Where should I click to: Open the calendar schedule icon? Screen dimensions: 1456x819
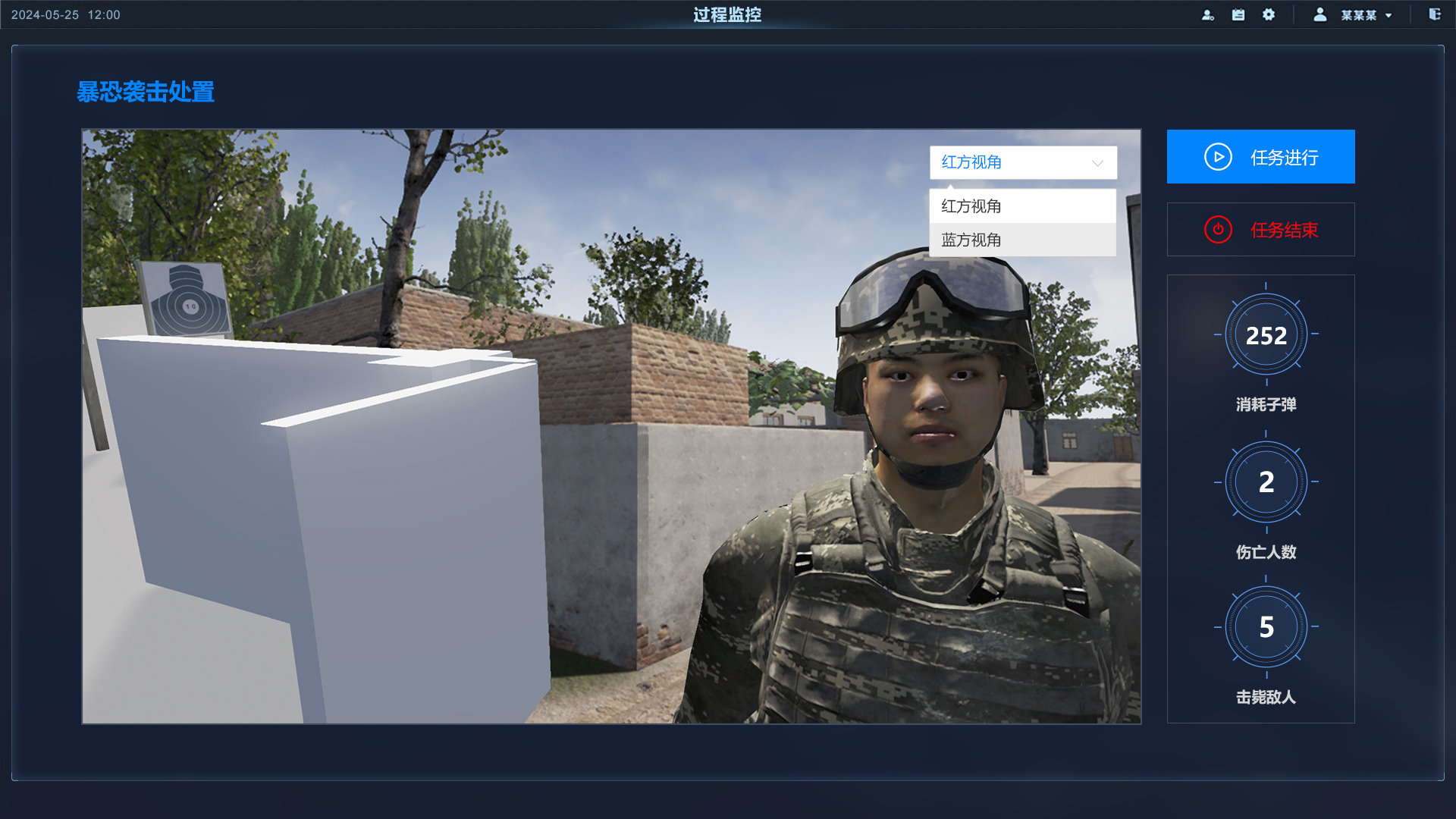point(1238,15)
